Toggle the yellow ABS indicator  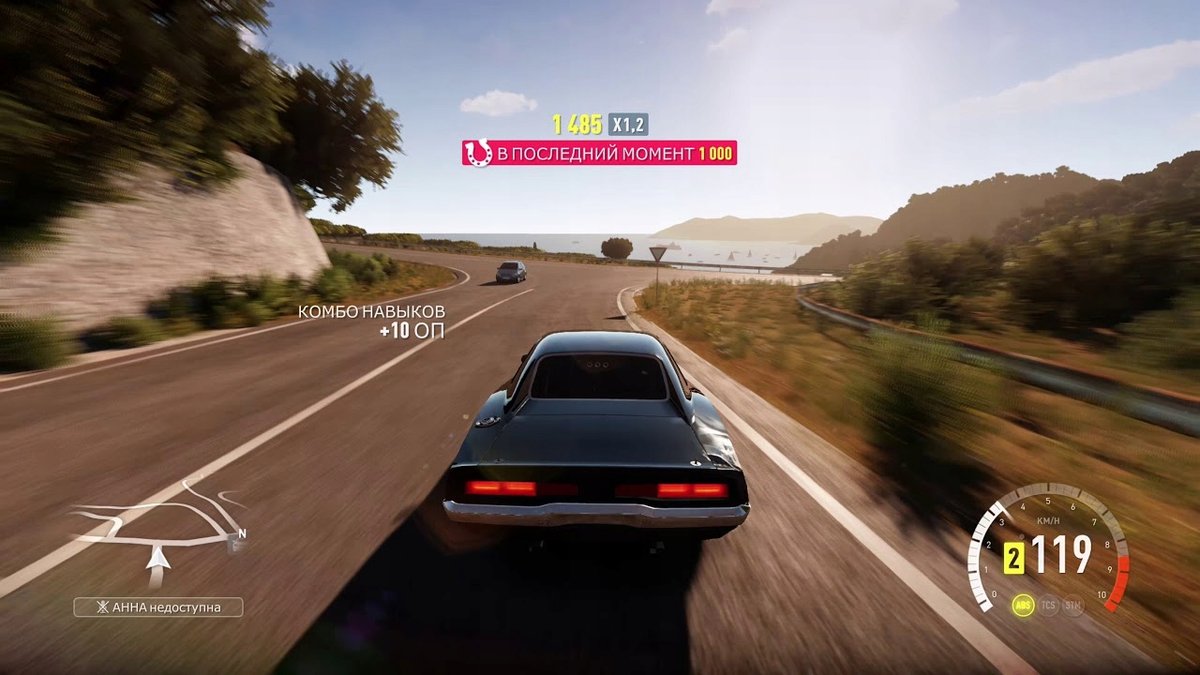click(1023, 606)
